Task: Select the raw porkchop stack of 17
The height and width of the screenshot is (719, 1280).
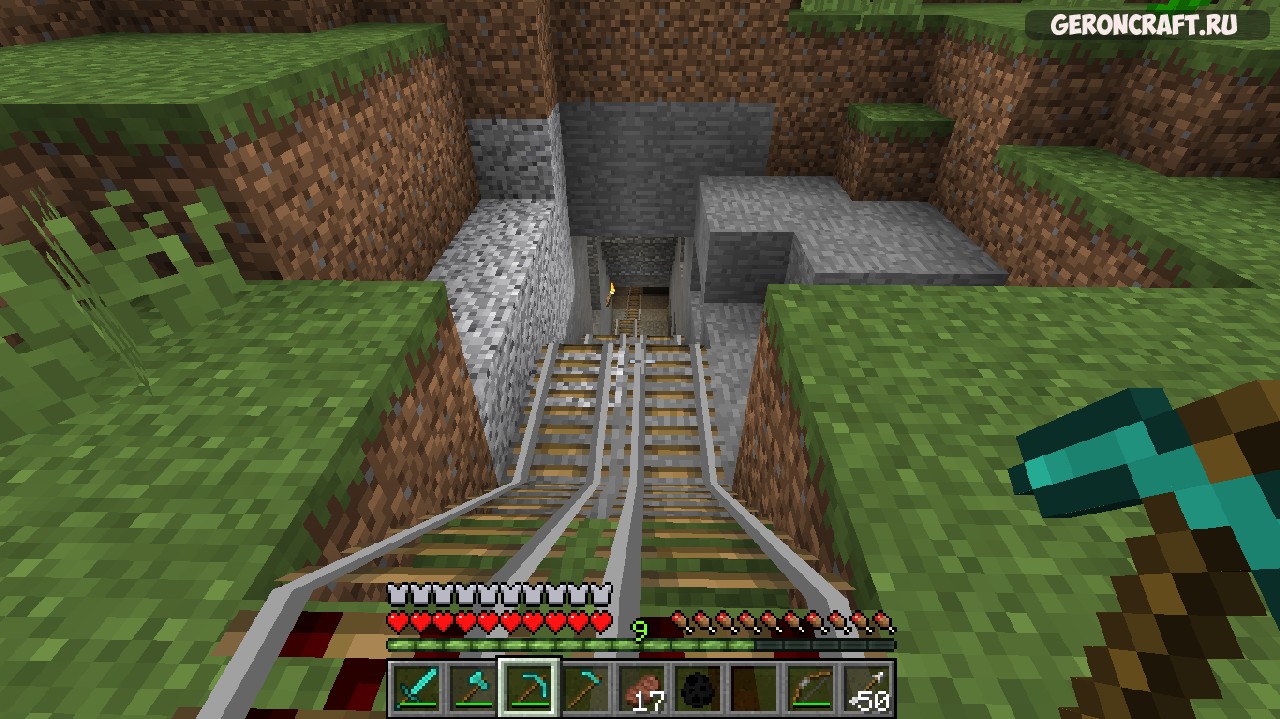Action: 641,687
